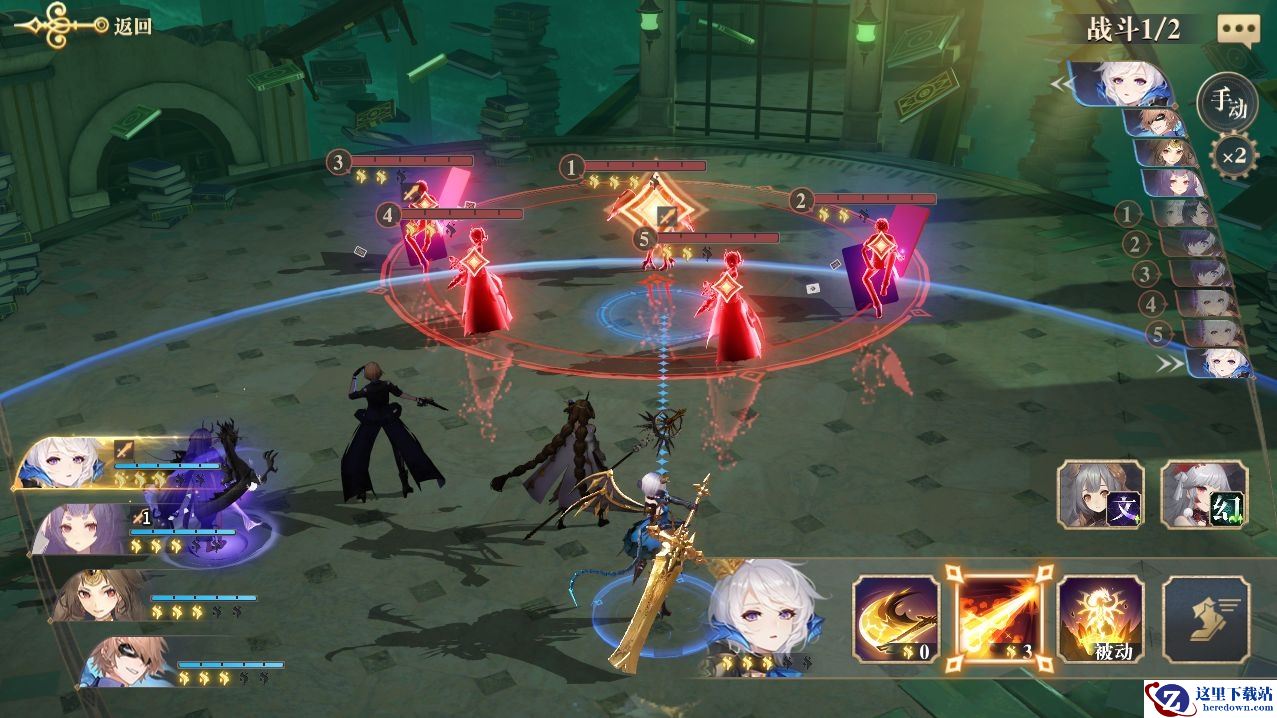The image size is (1277, 718).
Task: Toggle the 手动 manual battle mode
Action: (1227, 101)
